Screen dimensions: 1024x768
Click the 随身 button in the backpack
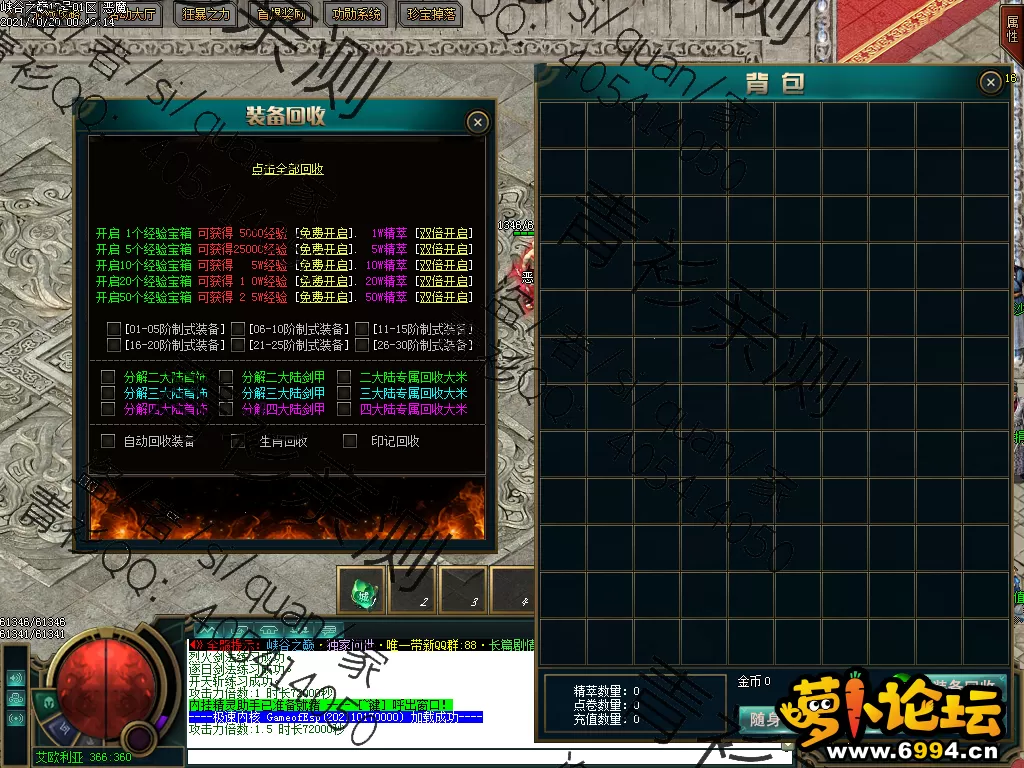click(x=764, y=719)
